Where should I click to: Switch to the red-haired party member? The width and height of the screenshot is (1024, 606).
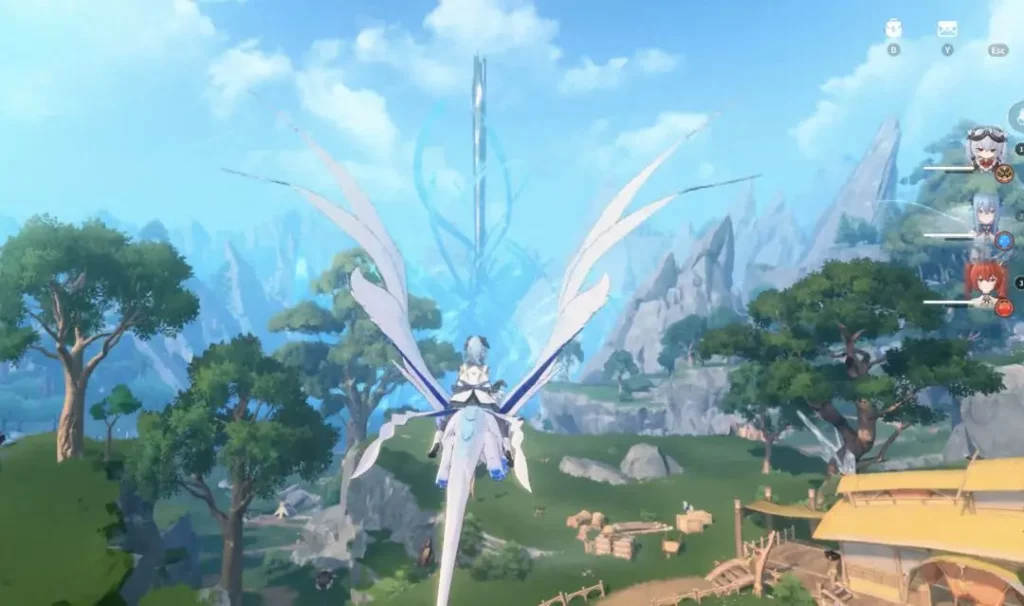[x=986, y=281]
